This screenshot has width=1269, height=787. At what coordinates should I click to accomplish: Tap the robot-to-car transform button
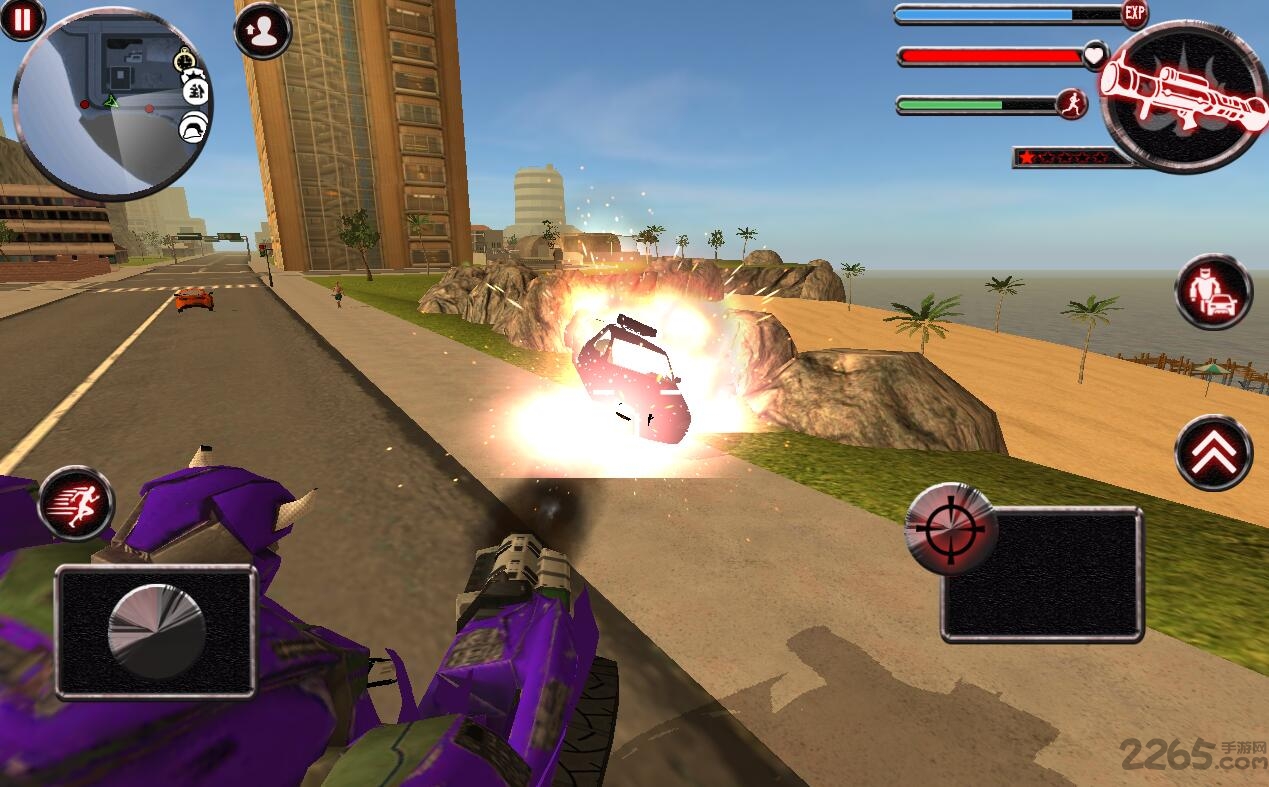pos(1213,292)
